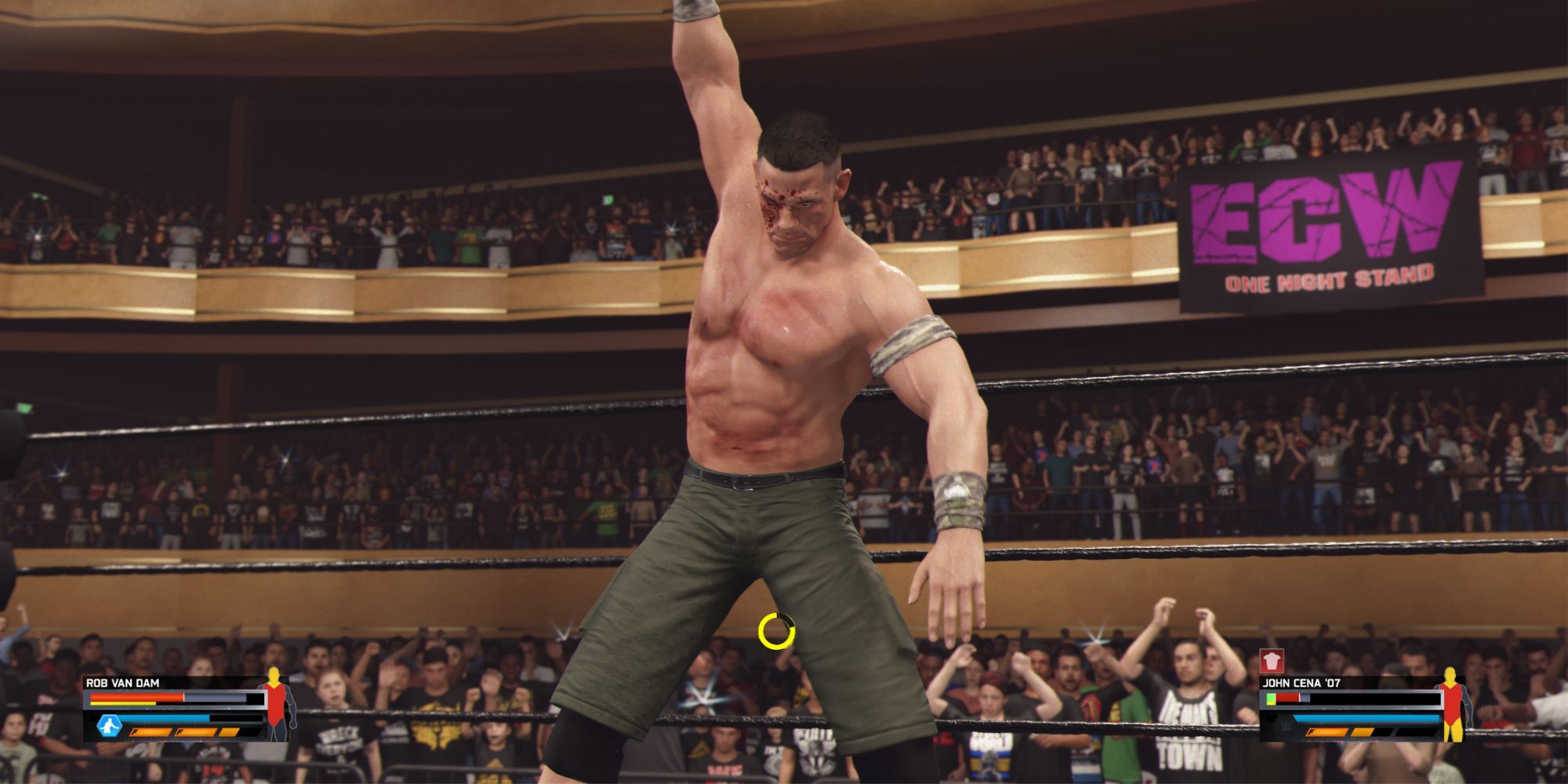Click Rob Van Dam's yellow health bar
1568x784 pixels.
point(122,704)
